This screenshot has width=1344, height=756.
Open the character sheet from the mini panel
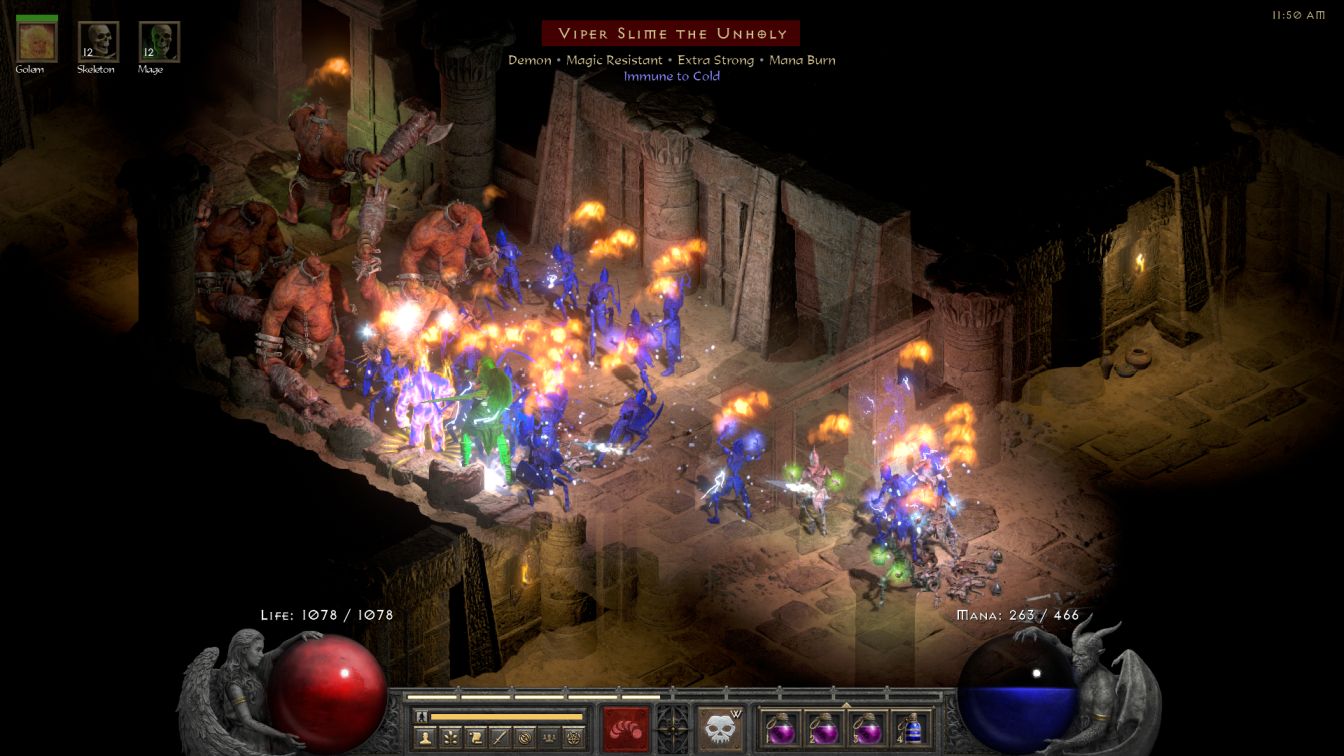[423, 738]
